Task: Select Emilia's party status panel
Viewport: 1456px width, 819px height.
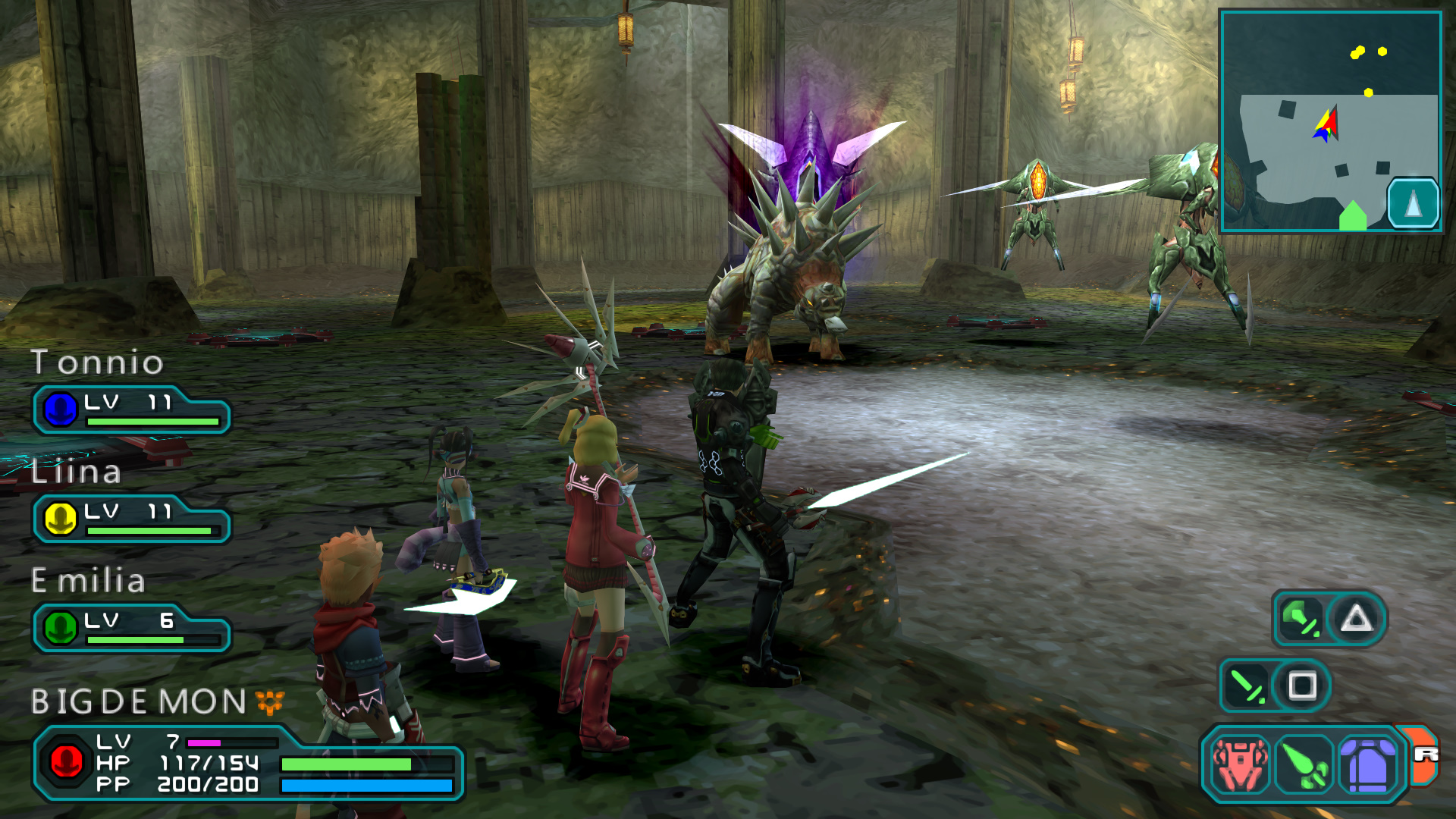Action: (x=131, y=629)
